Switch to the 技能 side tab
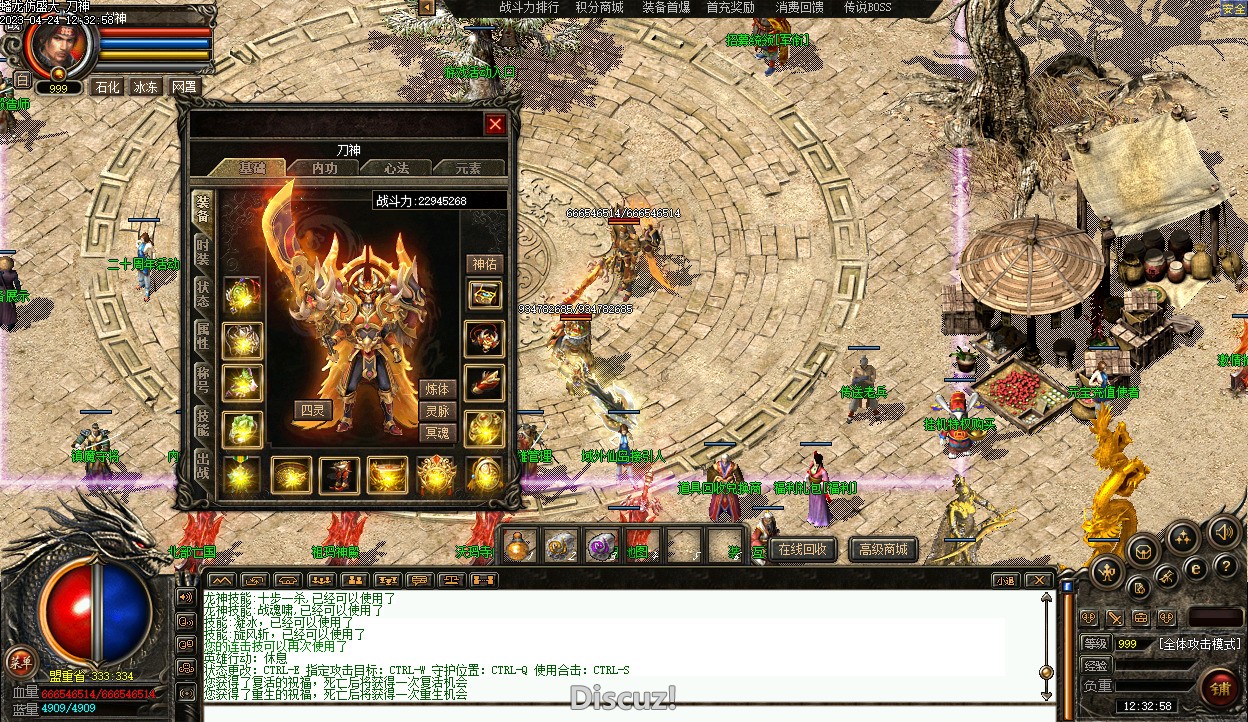This screenshot has width=1248, height=722. tap(203, 422)
